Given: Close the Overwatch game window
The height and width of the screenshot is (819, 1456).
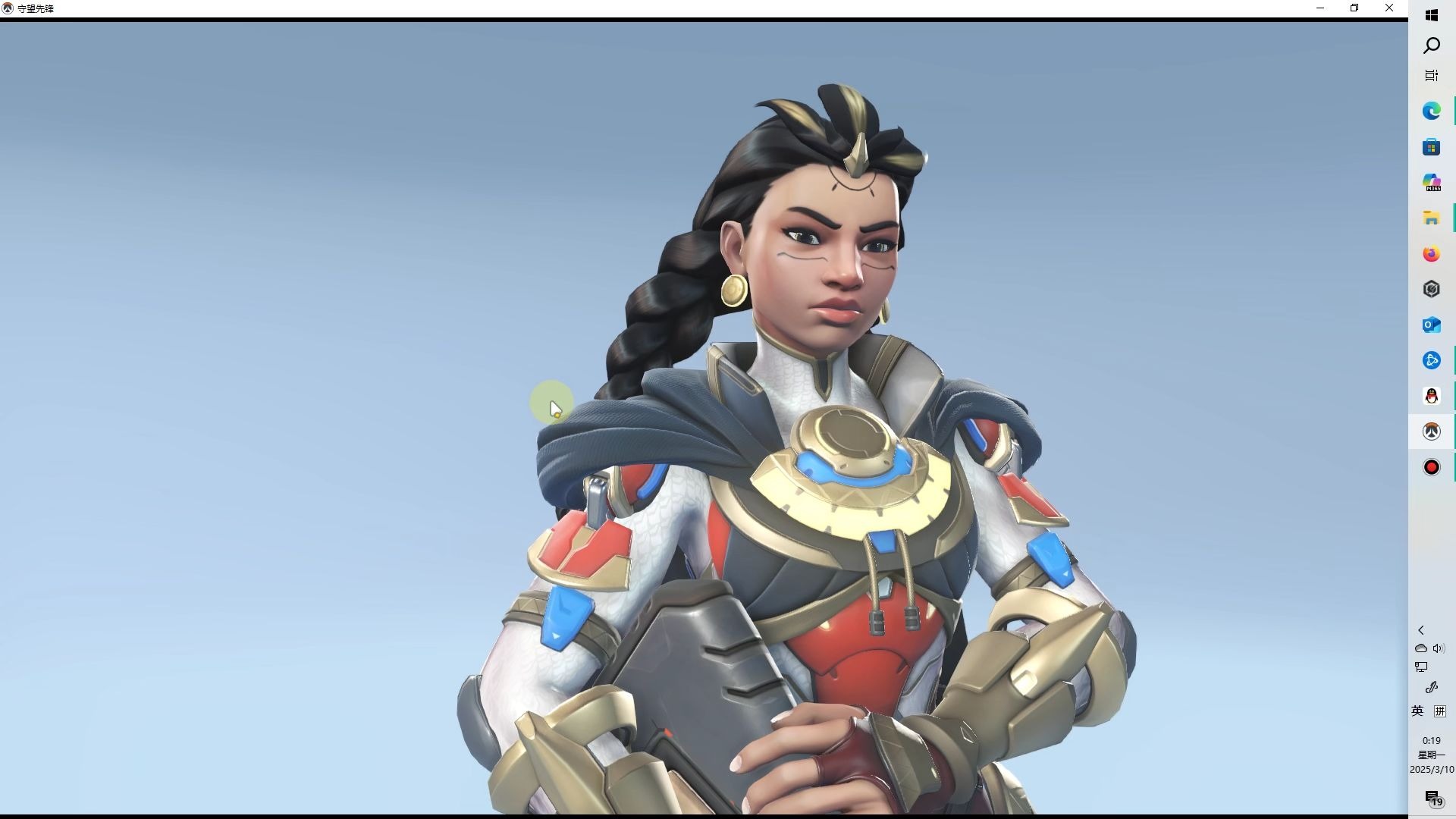Looking at the screenshot, I should pyautogui.click(x=1389, y=8).
